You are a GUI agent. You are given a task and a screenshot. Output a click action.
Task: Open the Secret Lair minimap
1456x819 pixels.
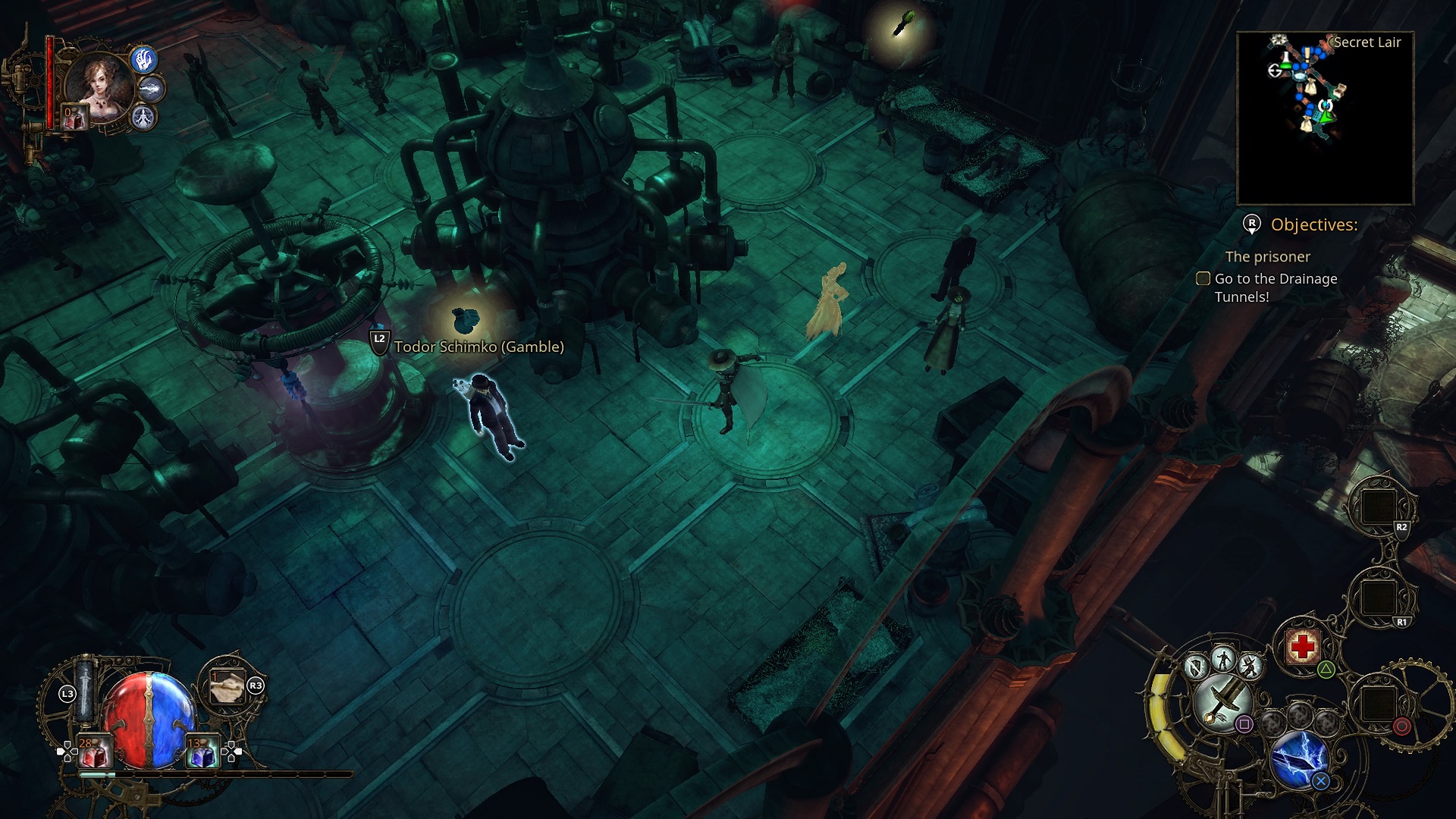[x=1325, y=118]
